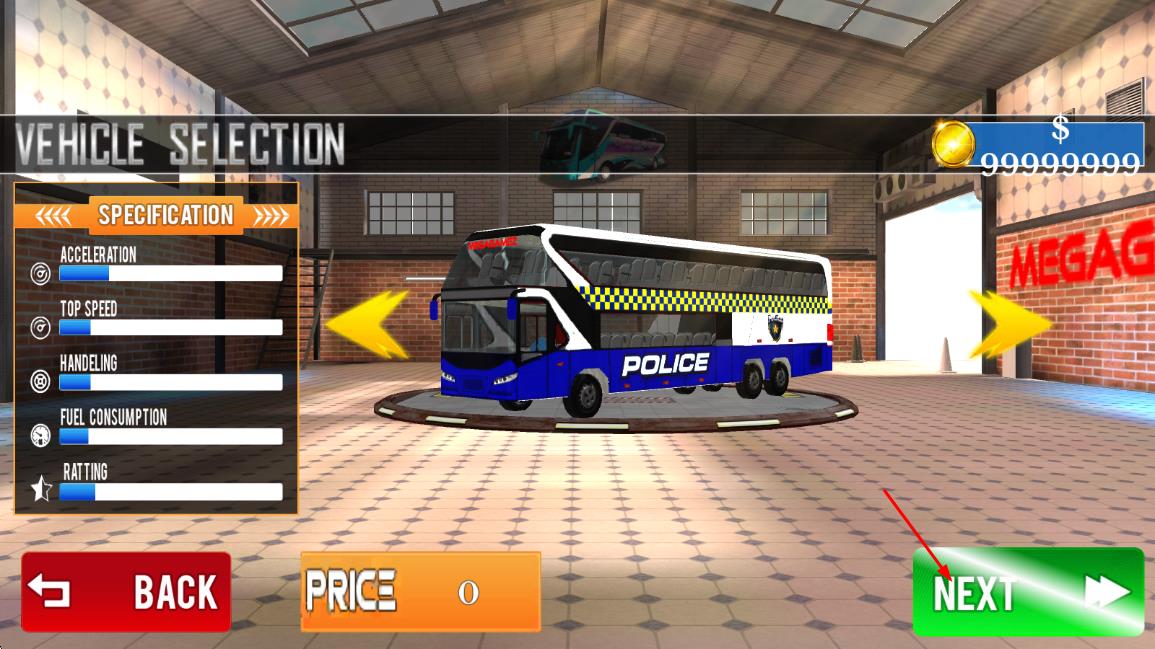Go back with the red BACK button
Viewport: 1155px width, 649px height.
click(126, 591)
